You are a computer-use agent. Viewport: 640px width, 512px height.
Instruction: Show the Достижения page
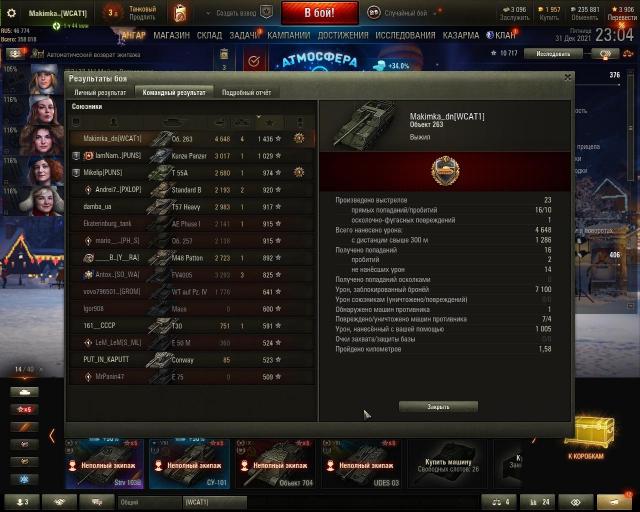coord(343,35)
